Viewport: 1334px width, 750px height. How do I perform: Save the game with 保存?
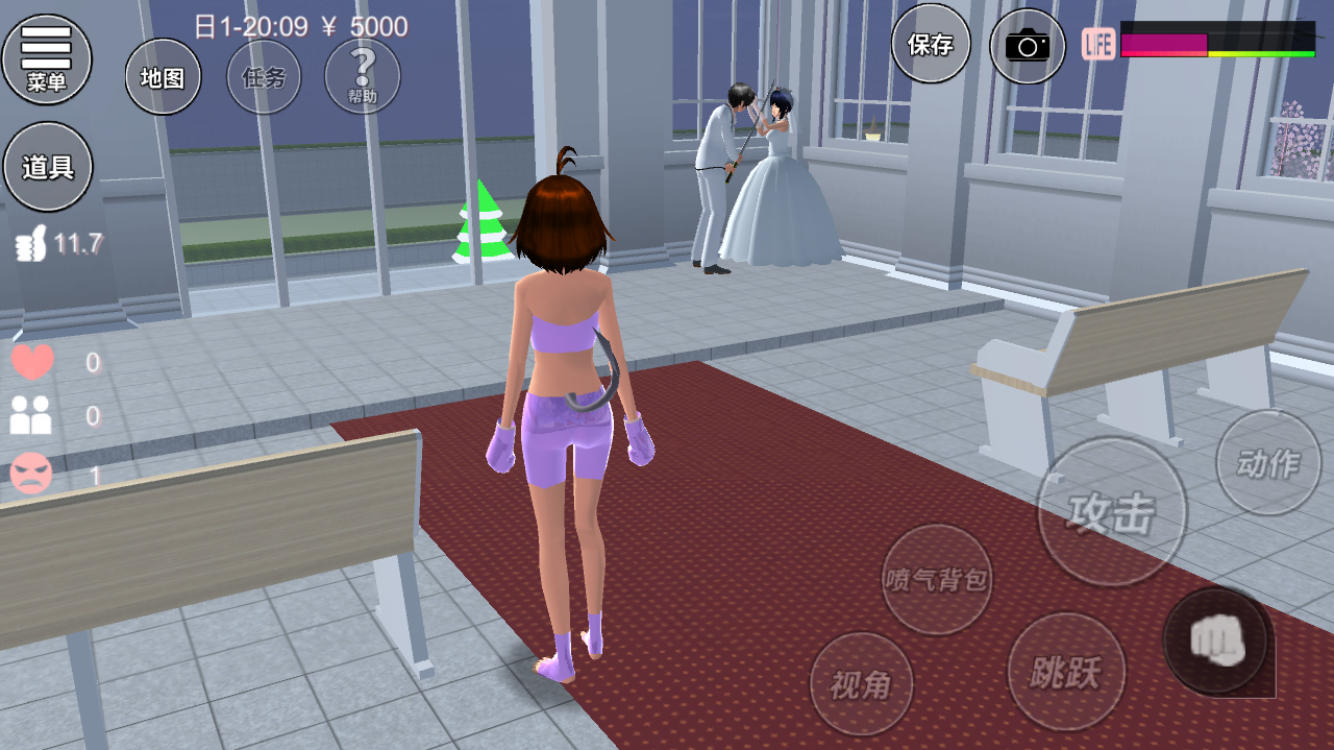click(x=930, y=44)
